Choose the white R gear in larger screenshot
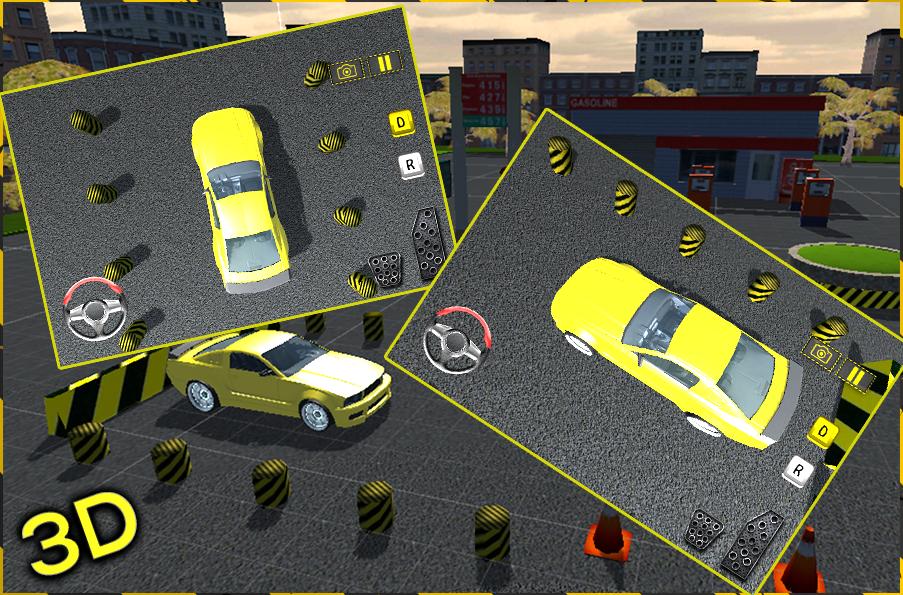This screenshot has width=903, height=595. [797, 467]
